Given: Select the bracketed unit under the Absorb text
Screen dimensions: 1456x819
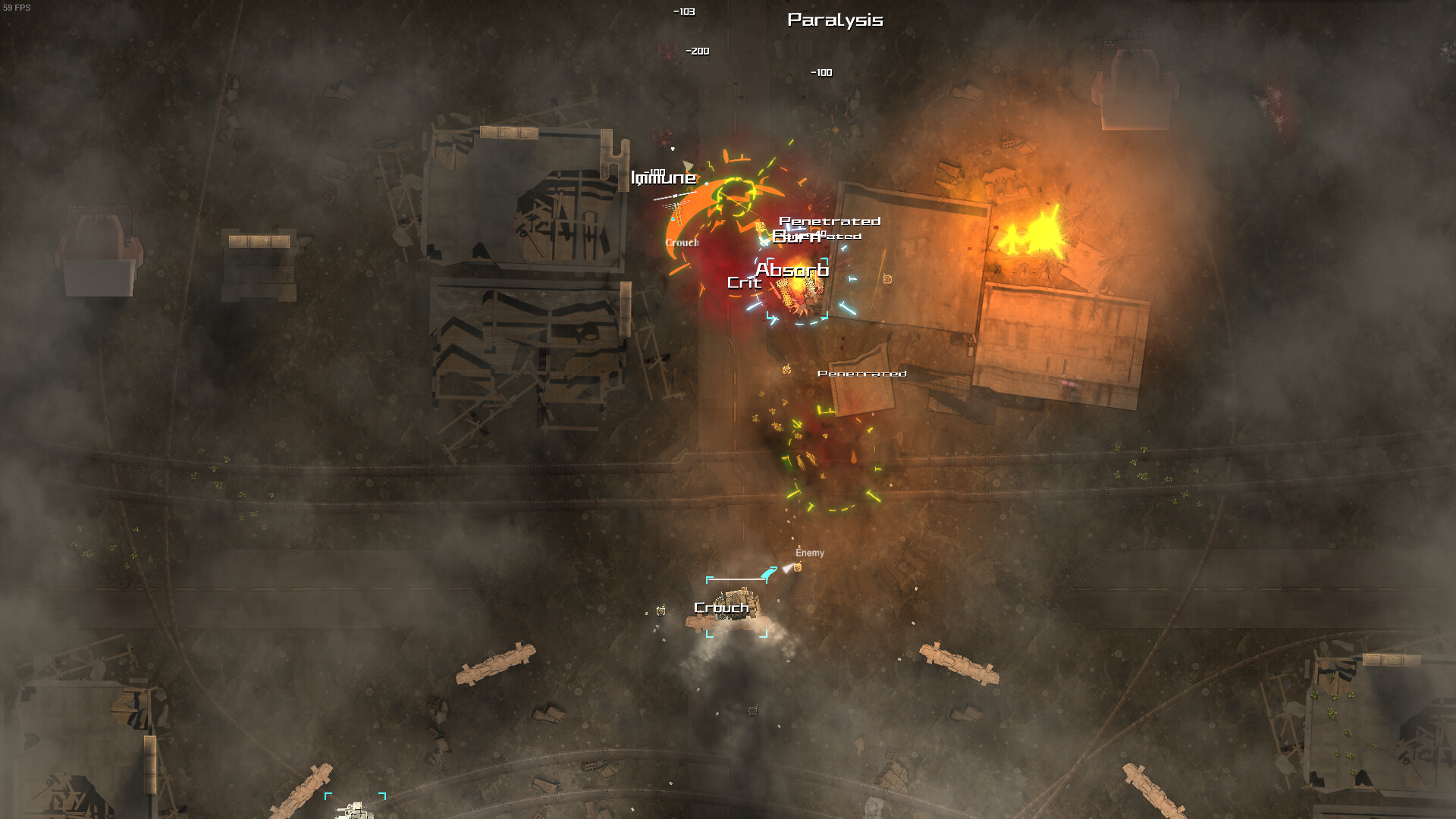Looking at the screenshot, I should 798,293.
